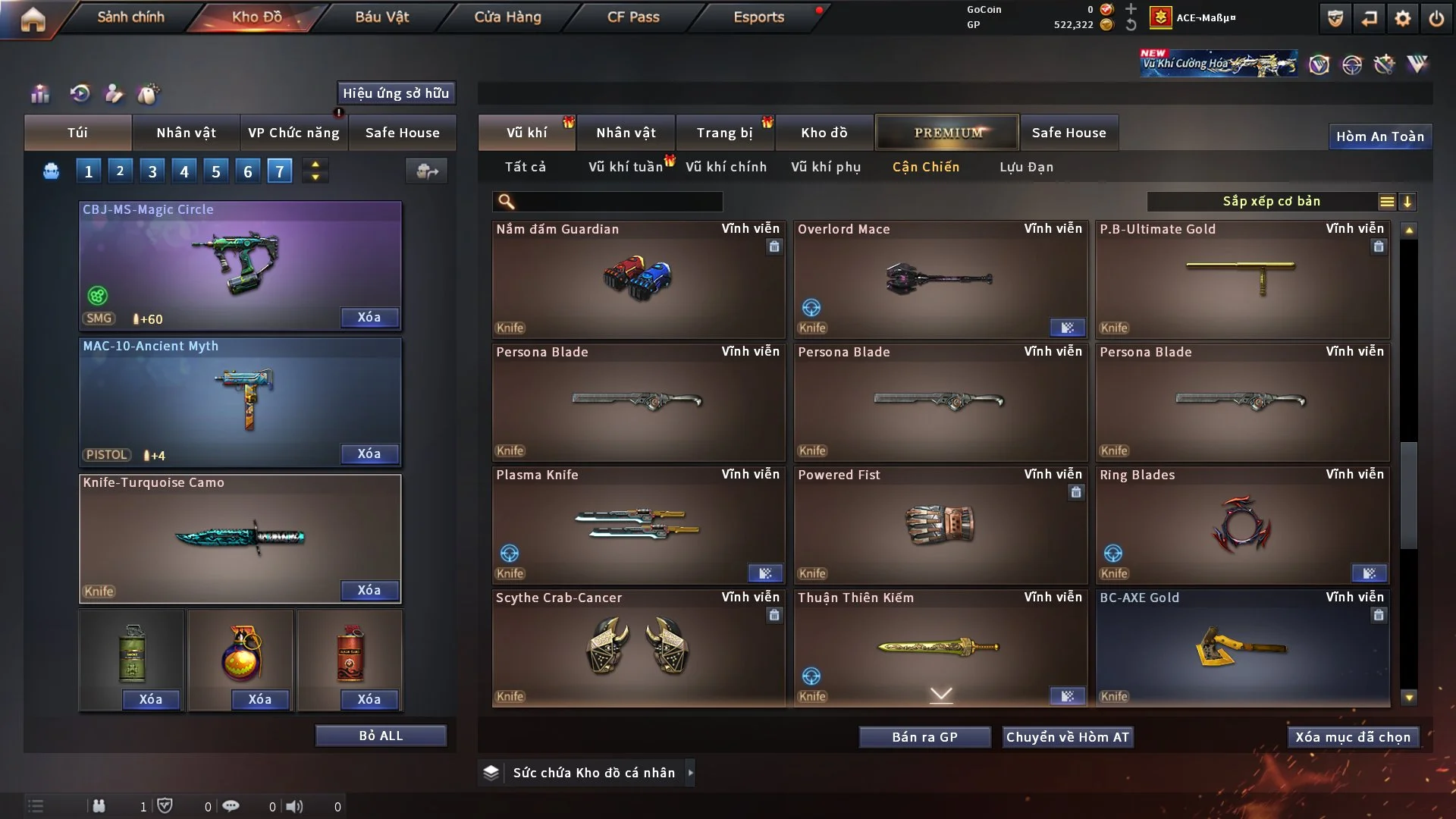
Task: Open the Cửa Hàng shop menu
Action: 507,17
